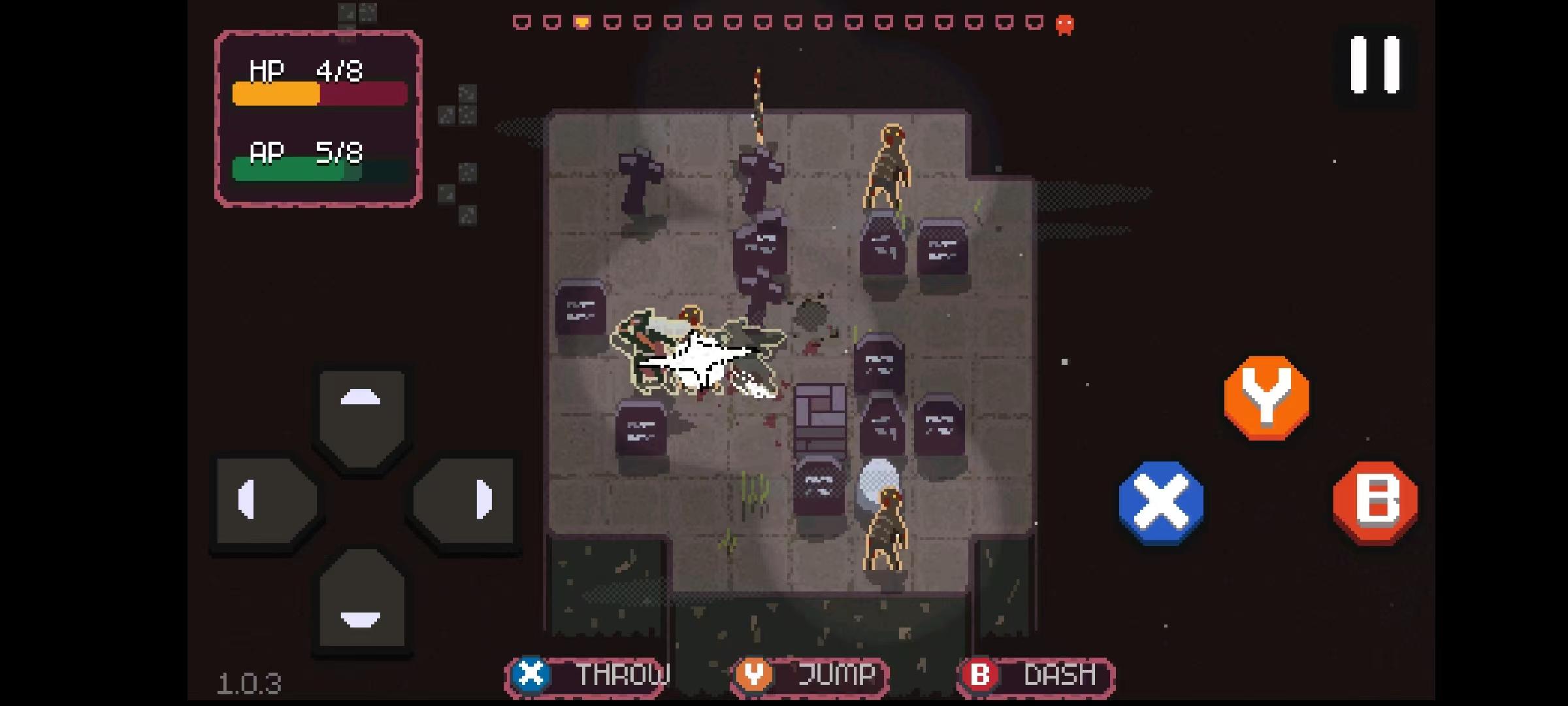Image resolution: width=1568 pixels, height=706 pixels.
Task: Select the yellow-lit wave marker in the top row
Action: (581, 22)
